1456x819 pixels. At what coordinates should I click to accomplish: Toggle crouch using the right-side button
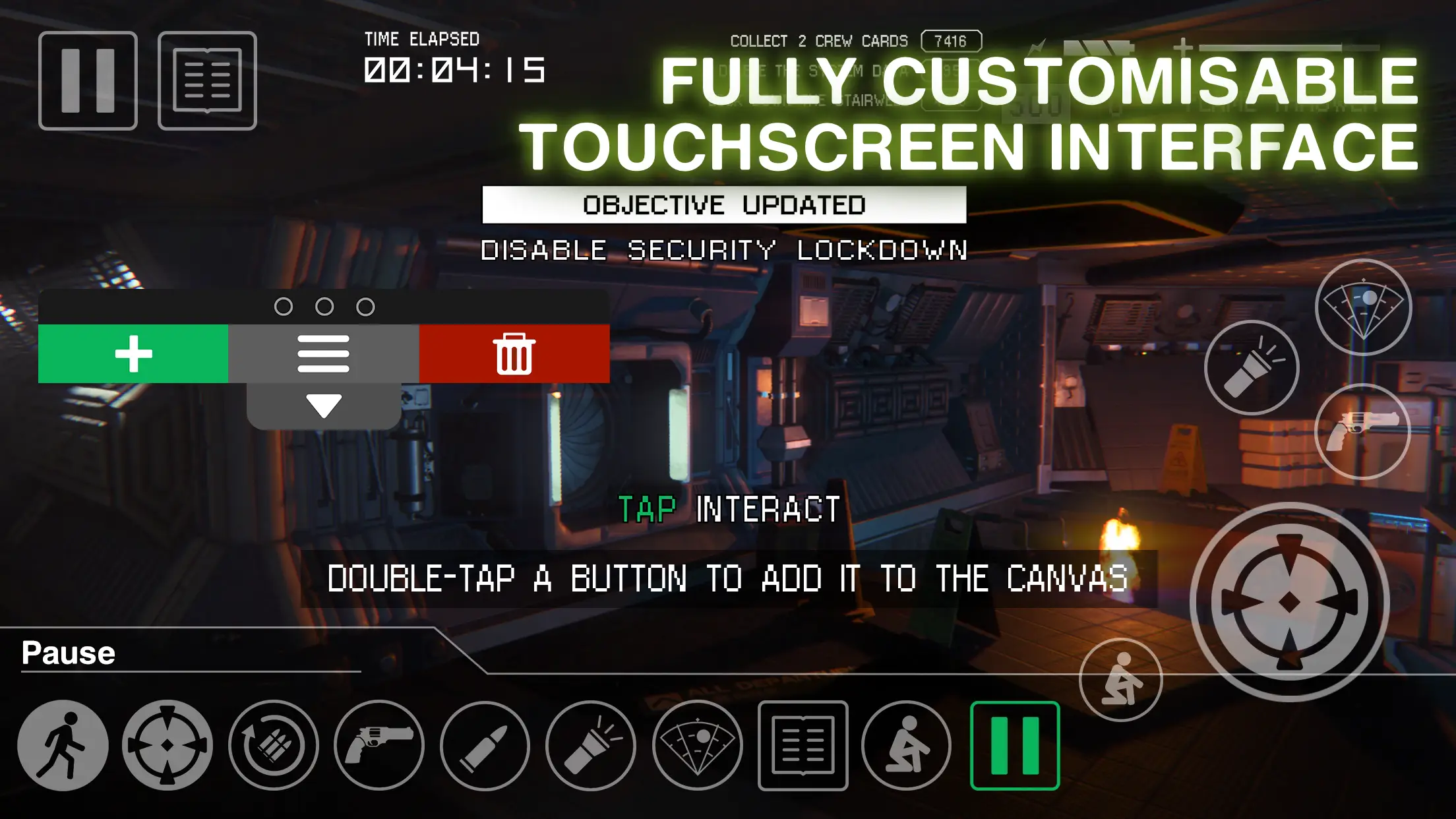[1120, 679]
